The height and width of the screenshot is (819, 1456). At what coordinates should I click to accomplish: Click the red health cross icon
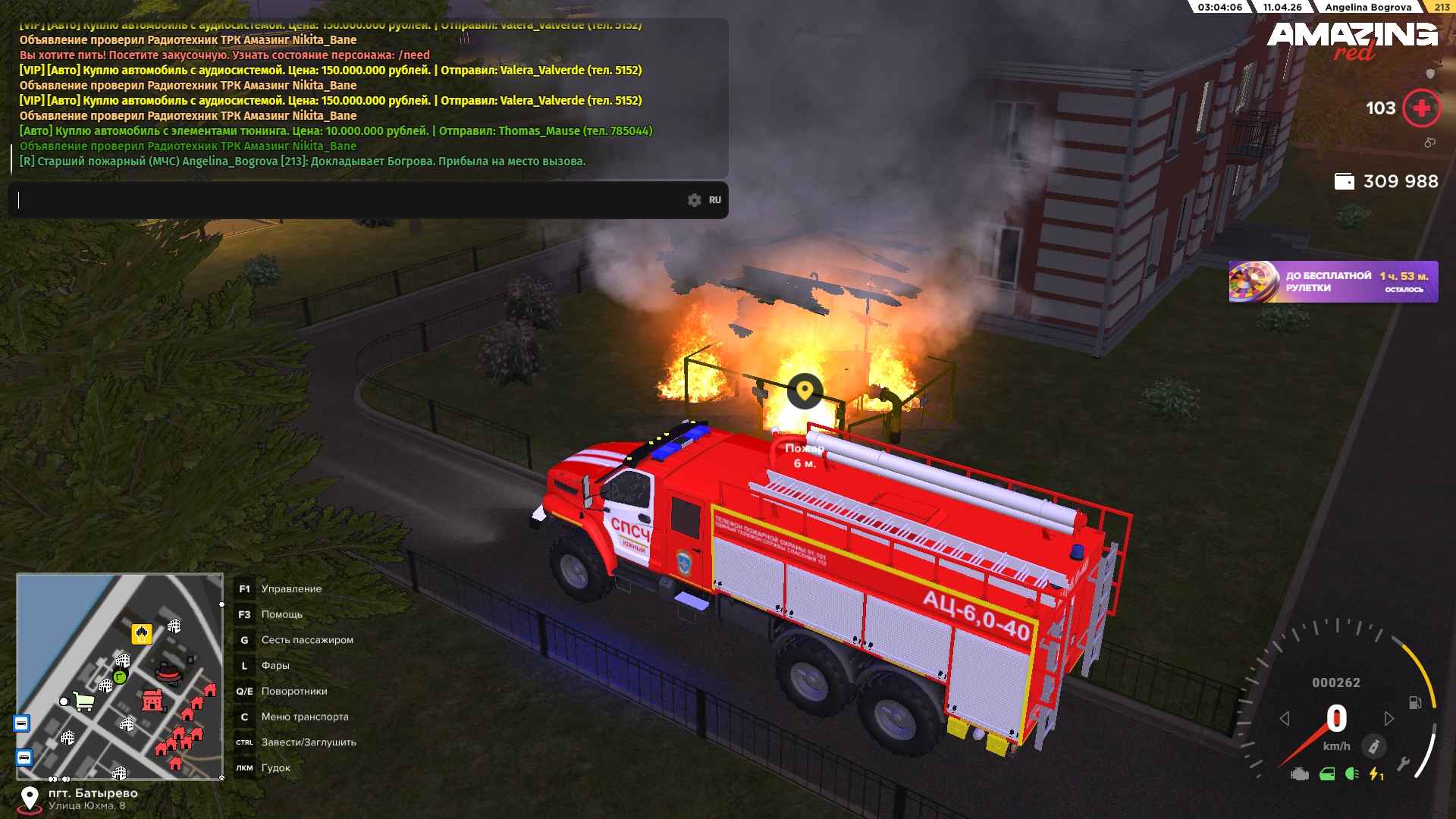(1421, 108)
